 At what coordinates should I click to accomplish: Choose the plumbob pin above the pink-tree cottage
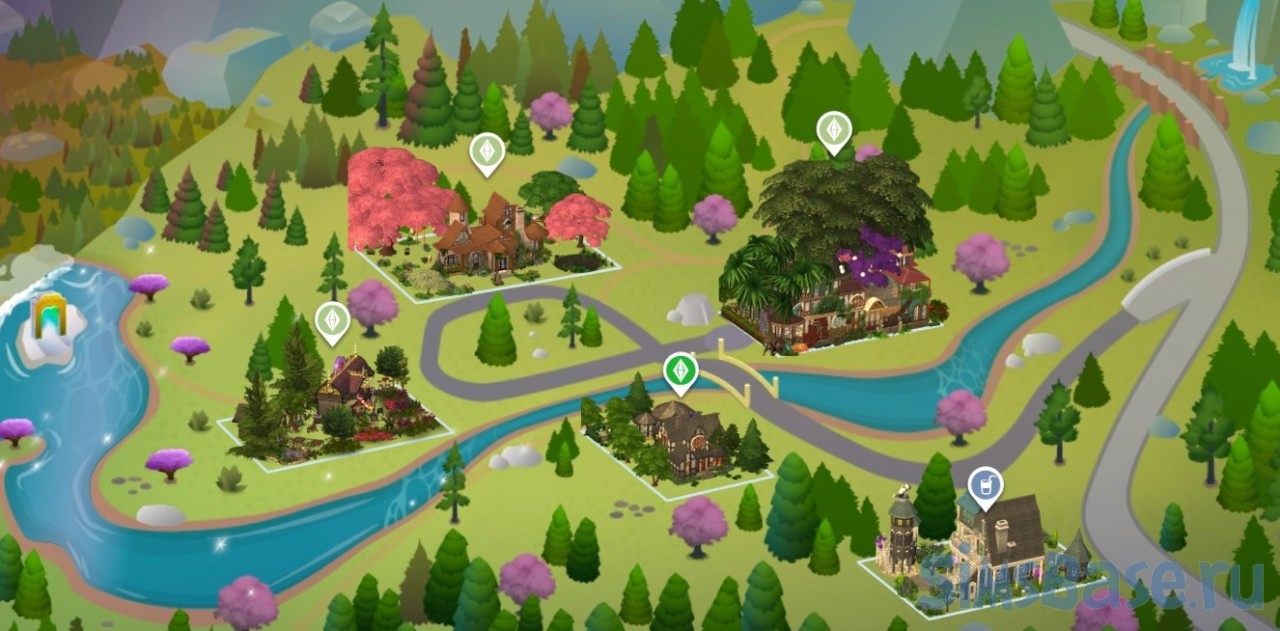486,152
